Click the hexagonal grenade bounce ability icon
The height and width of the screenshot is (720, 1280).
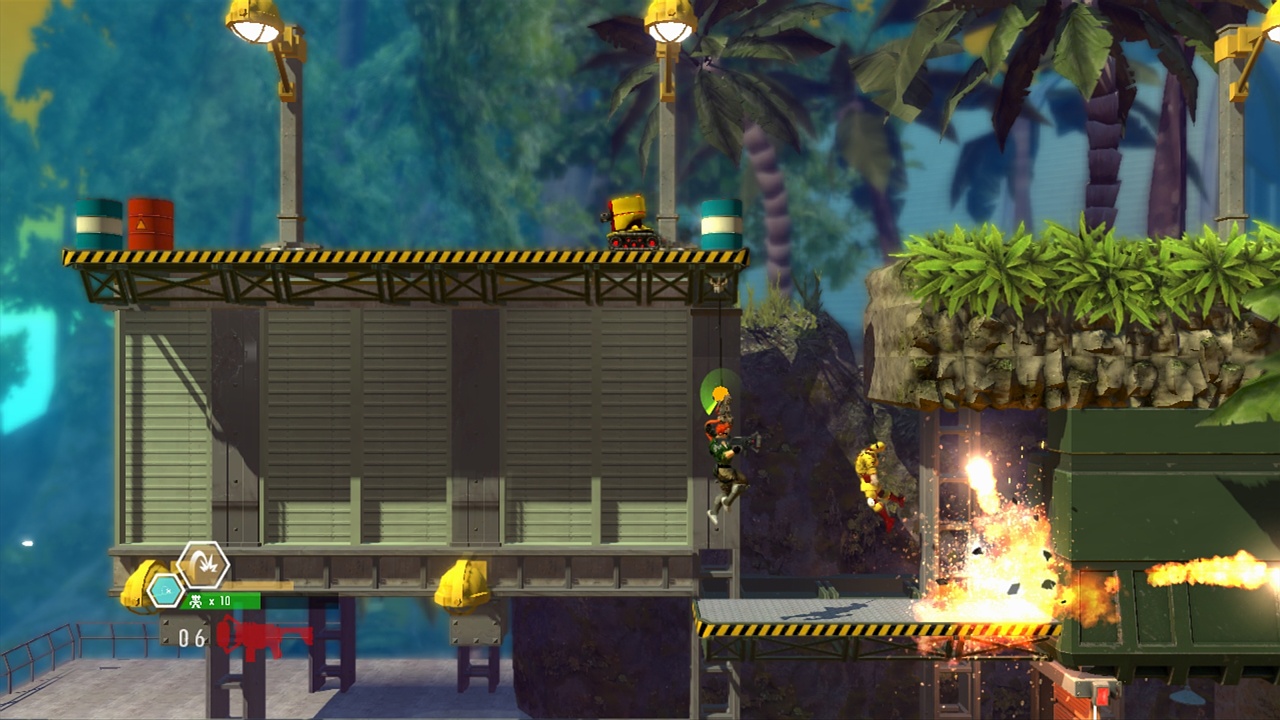click(x=202, y=565)
